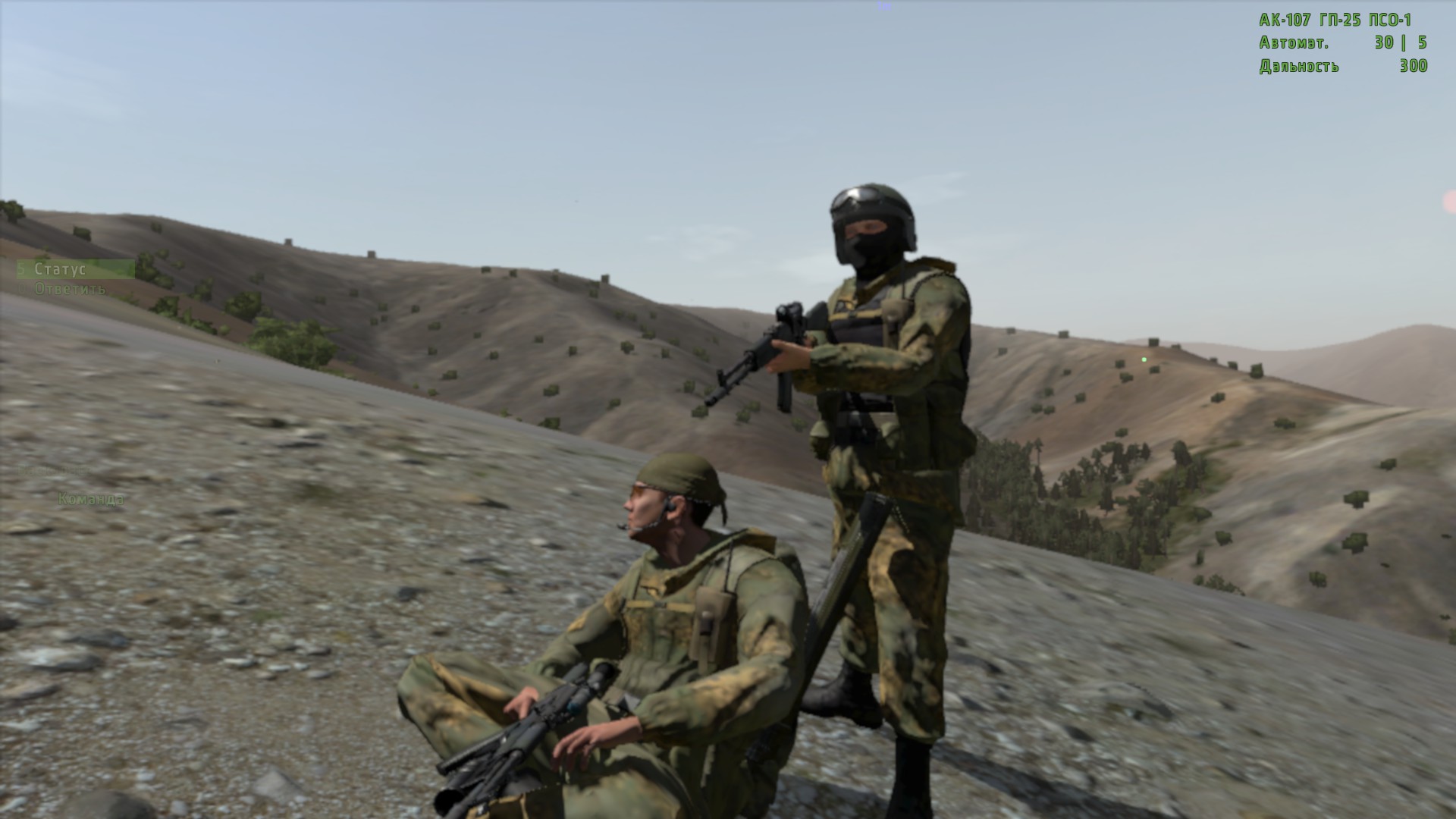Click the ГП-25 grenade launcher indicator

click(1340, 20)
